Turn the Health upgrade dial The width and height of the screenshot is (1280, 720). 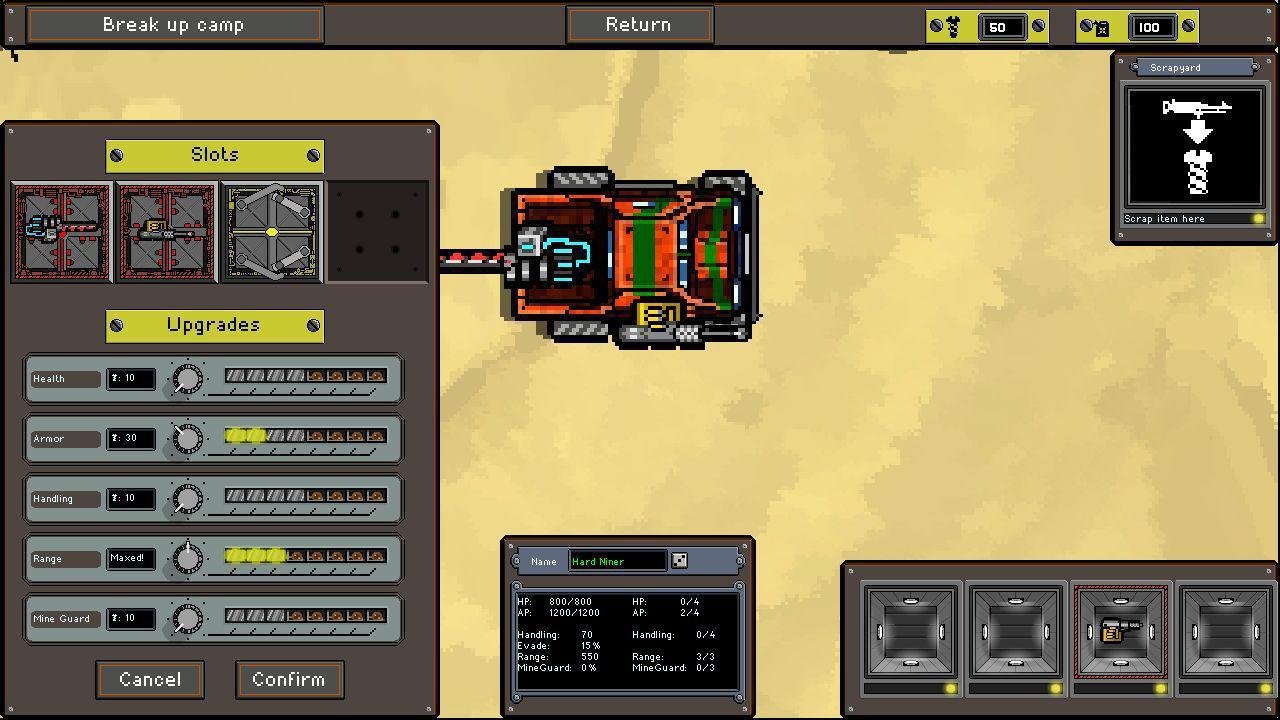click(x=187, y=379)
